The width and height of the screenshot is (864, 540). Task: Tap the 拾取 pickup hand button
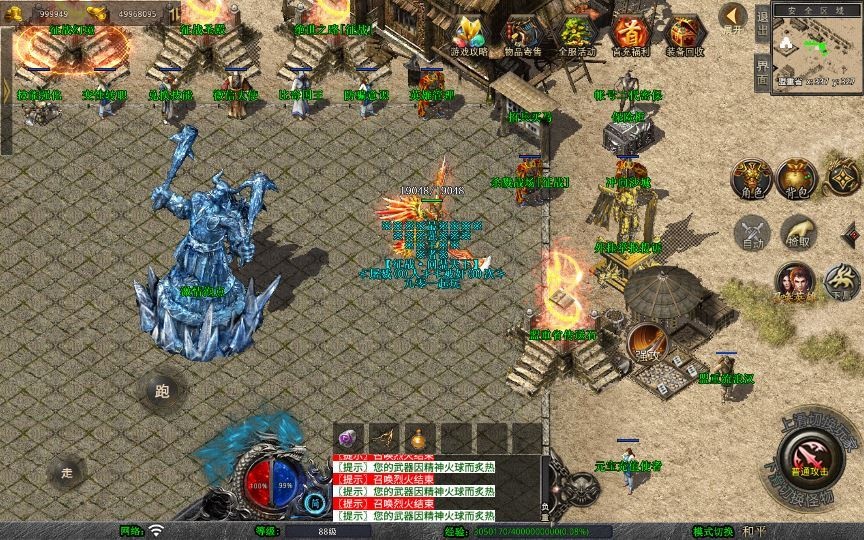(x=797, y=233)
